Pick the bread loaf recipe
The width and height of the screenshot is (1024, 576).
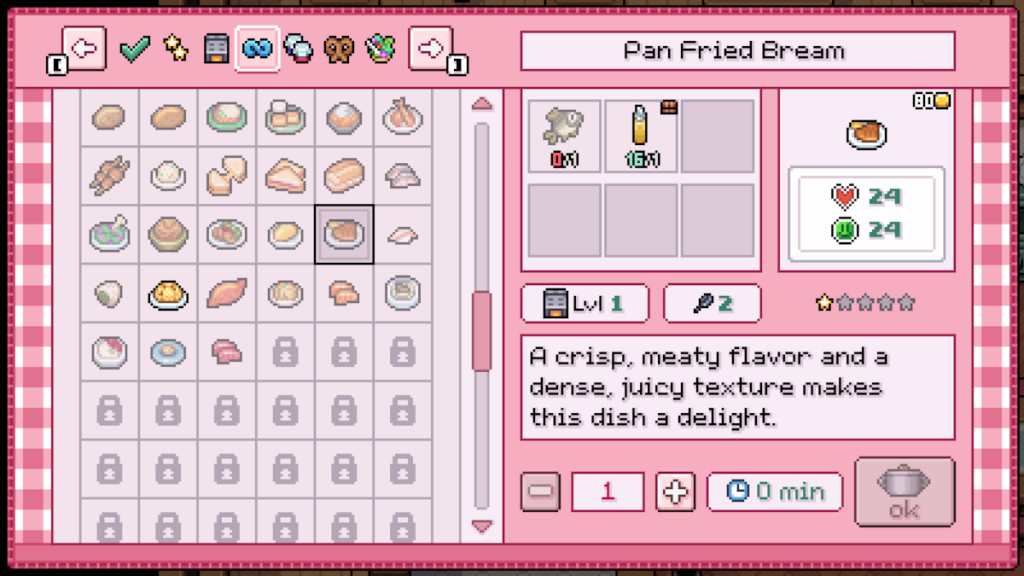(x=344, y=177)
